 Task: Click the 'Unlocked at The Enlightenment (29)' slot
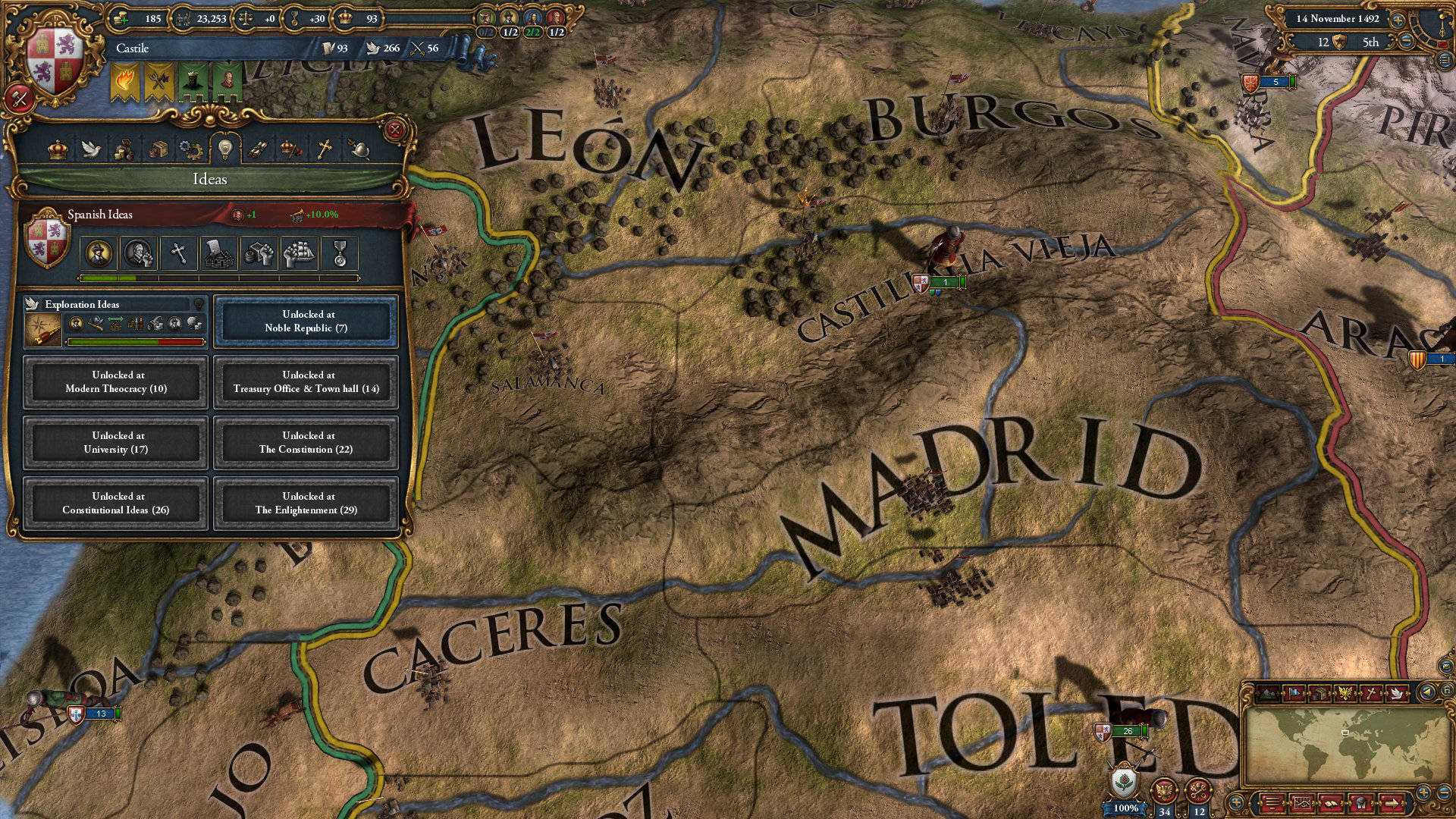(x=305, y=504)
